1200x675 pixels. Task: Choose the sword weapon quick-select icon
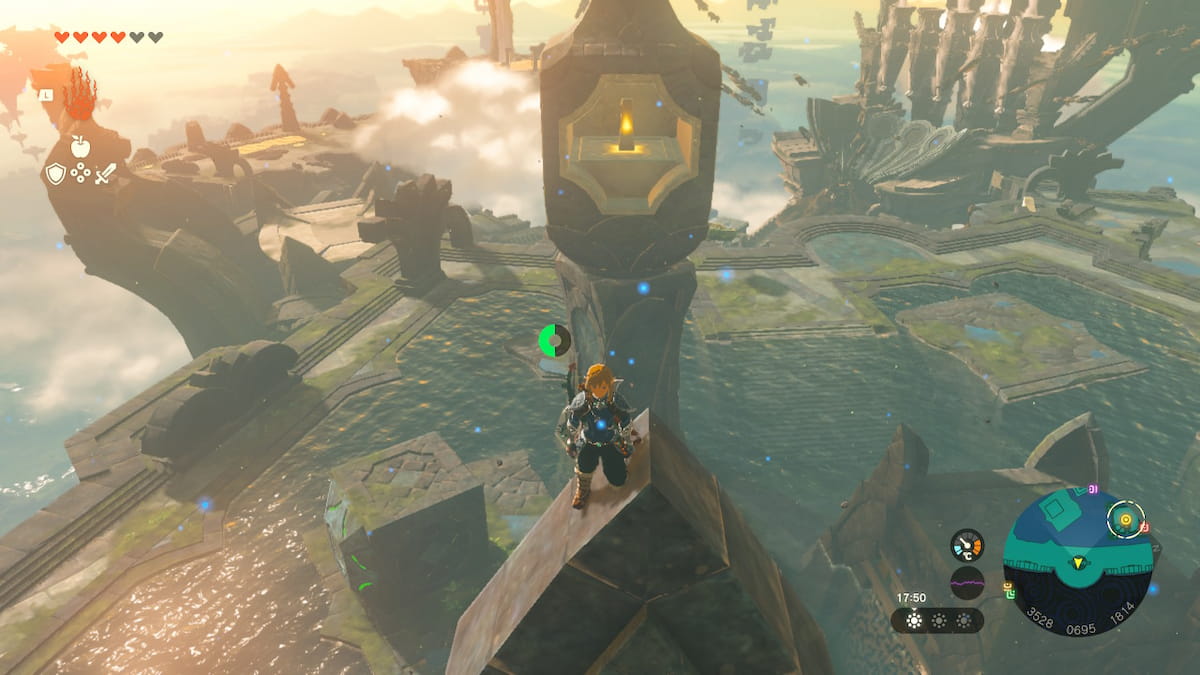coord(105,173)
